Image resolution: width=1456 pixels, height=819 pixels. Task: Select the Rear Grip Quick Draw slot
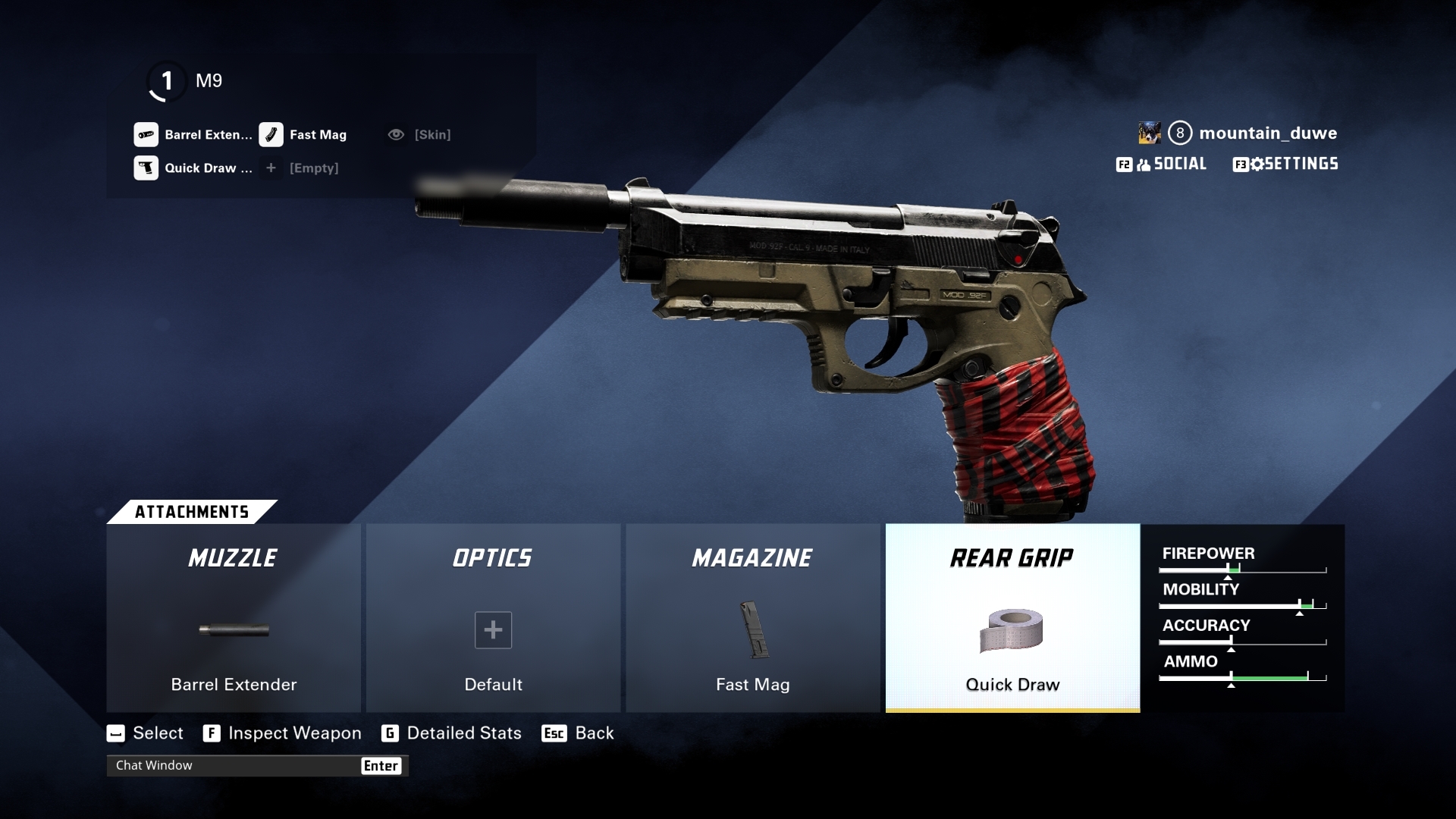(1012, 618)
